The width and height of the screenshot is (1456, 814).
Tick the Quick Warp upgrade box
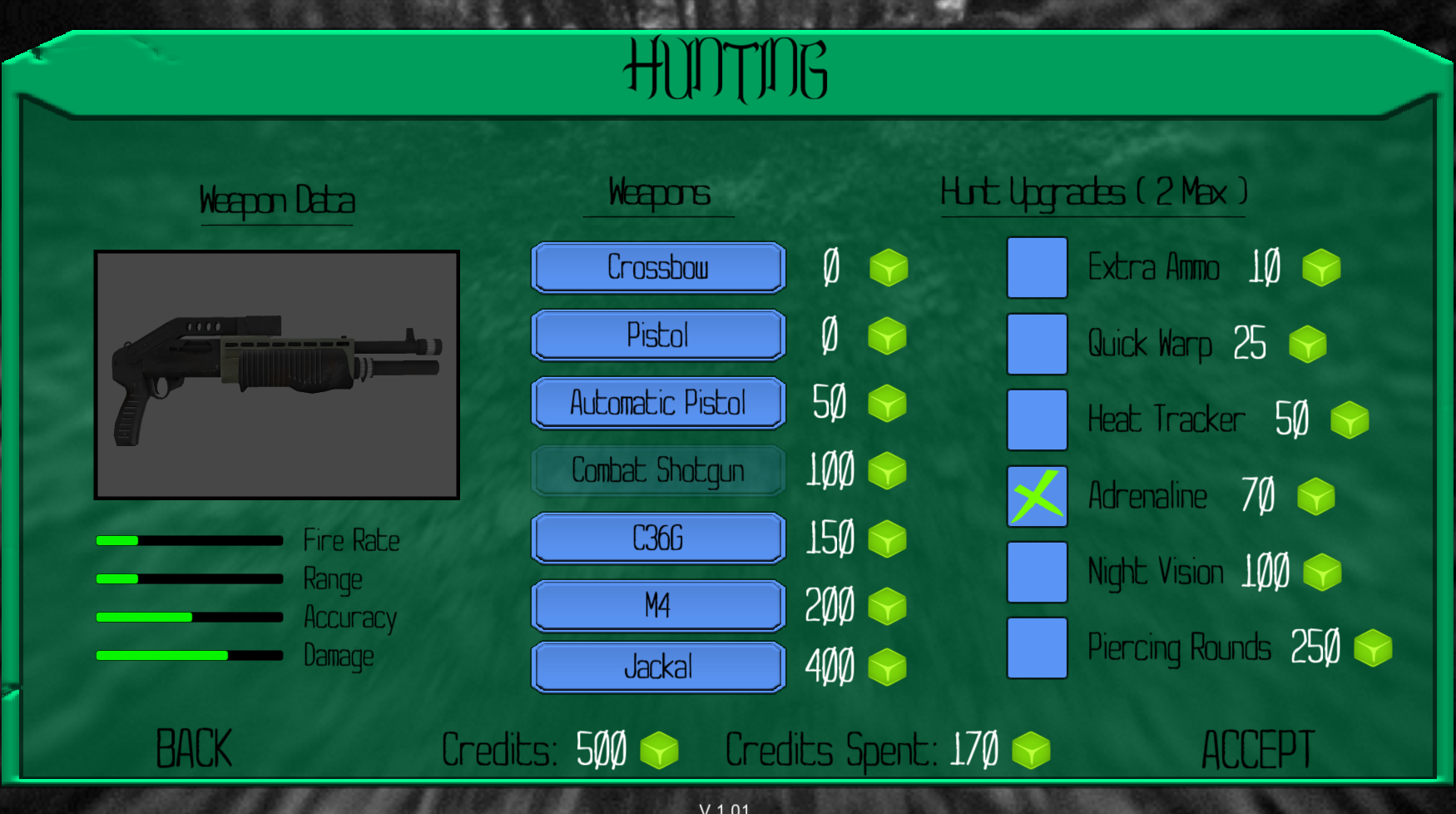[1037, 344]
